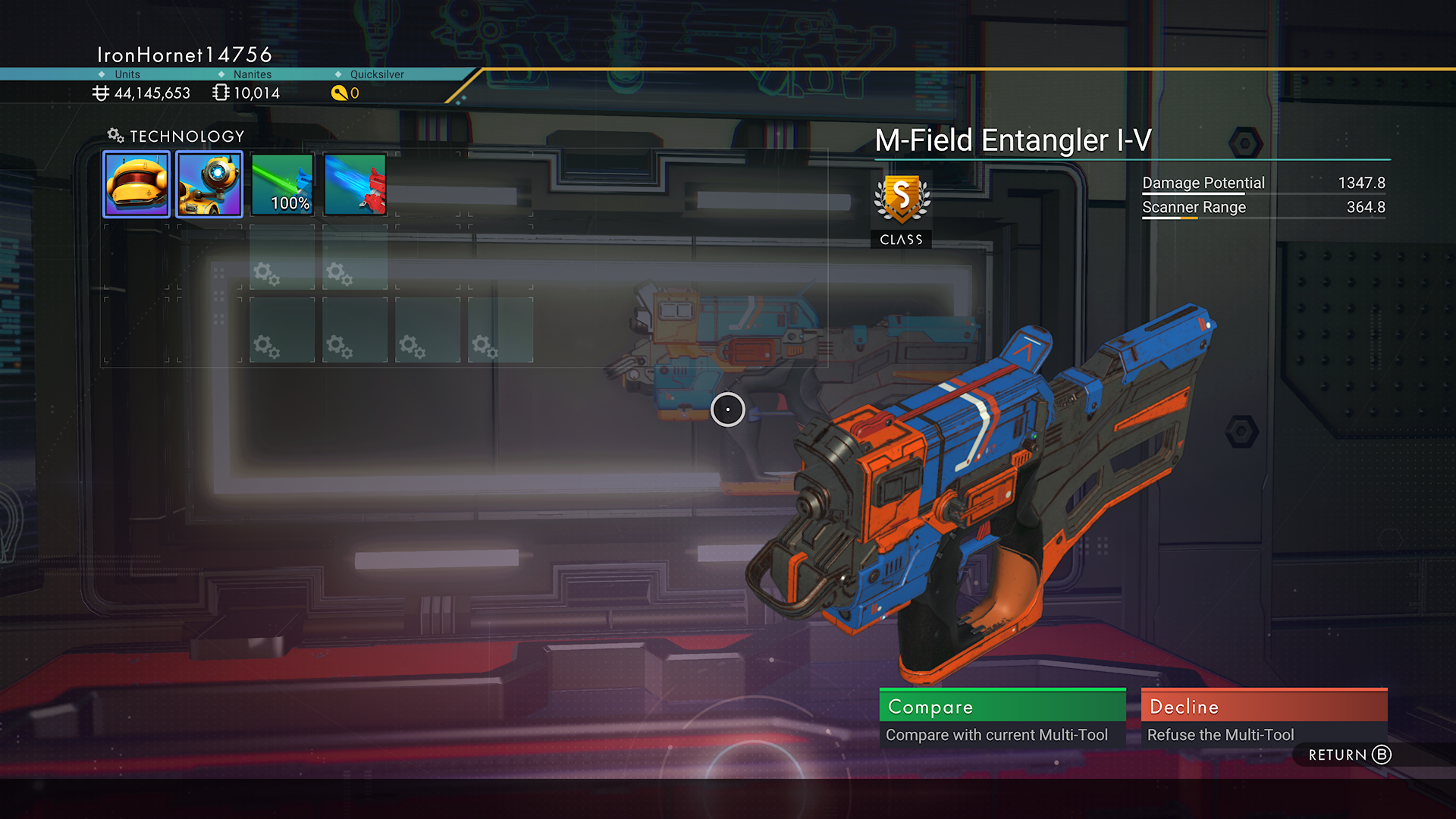This screenshot has width=1456, height=819.
Task: Click the red Boltcaster weapon icon
Action: coord(354,183)
